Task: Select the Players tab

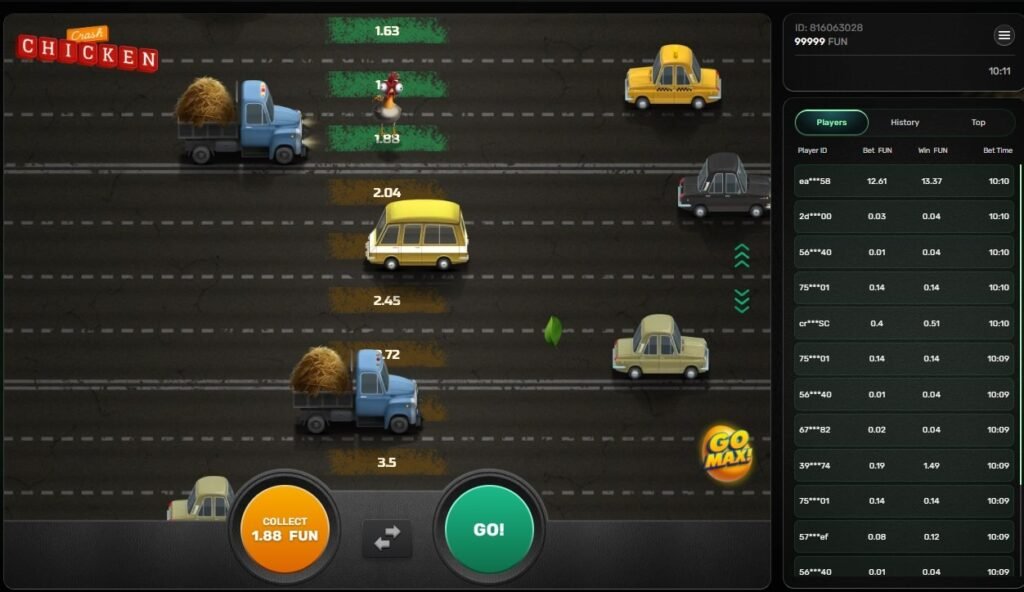Action: [831, 122]
